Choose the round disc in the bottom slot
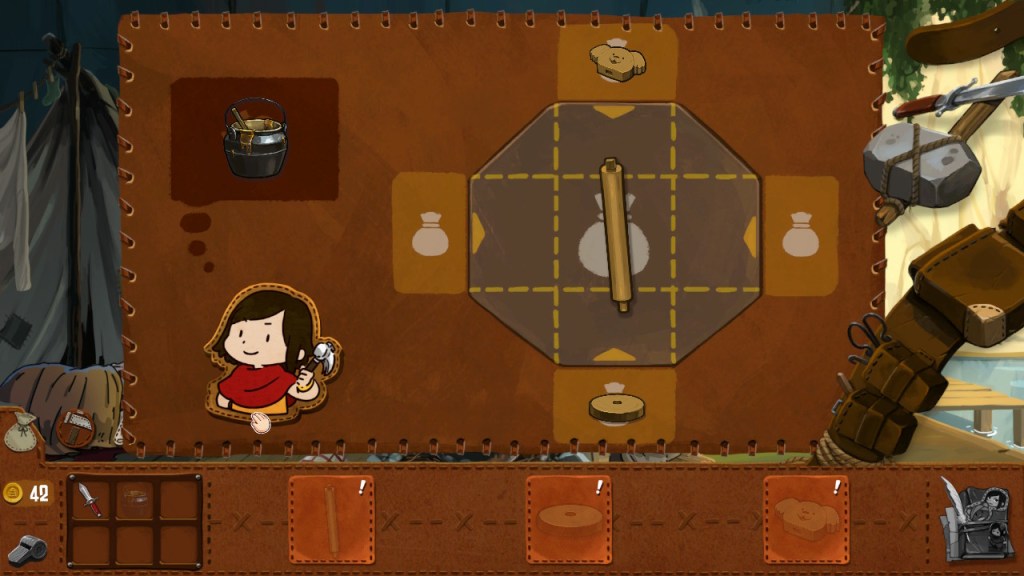This screenshot has height=576, width=1024. 616,406
